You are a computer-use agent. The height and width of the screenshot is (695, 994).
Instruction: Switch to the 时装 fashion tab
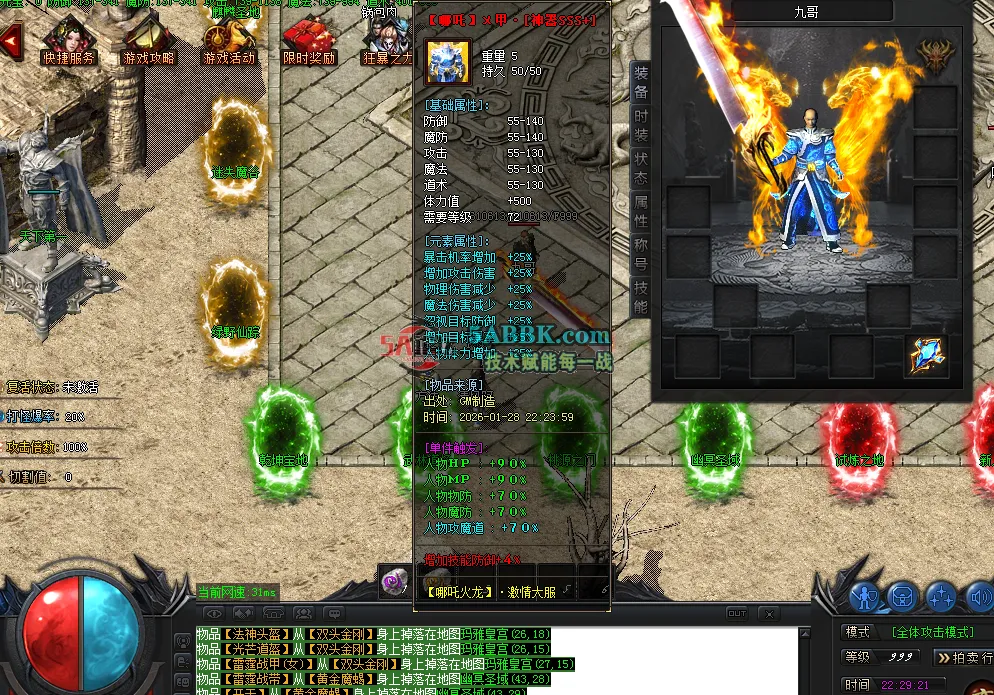click(x=641, y=125)
